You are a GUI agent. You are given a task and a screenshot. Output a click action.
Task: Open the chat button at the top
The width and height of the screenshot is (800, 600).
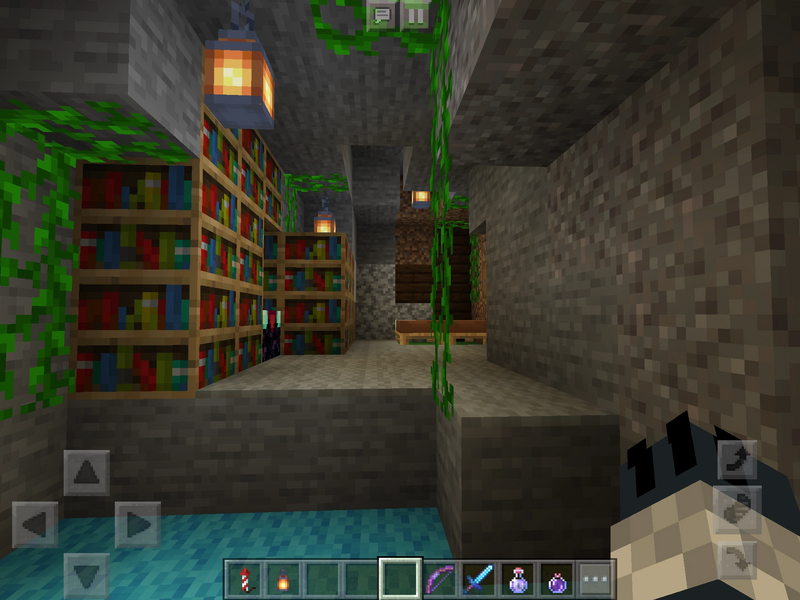[x=381, y=15]
